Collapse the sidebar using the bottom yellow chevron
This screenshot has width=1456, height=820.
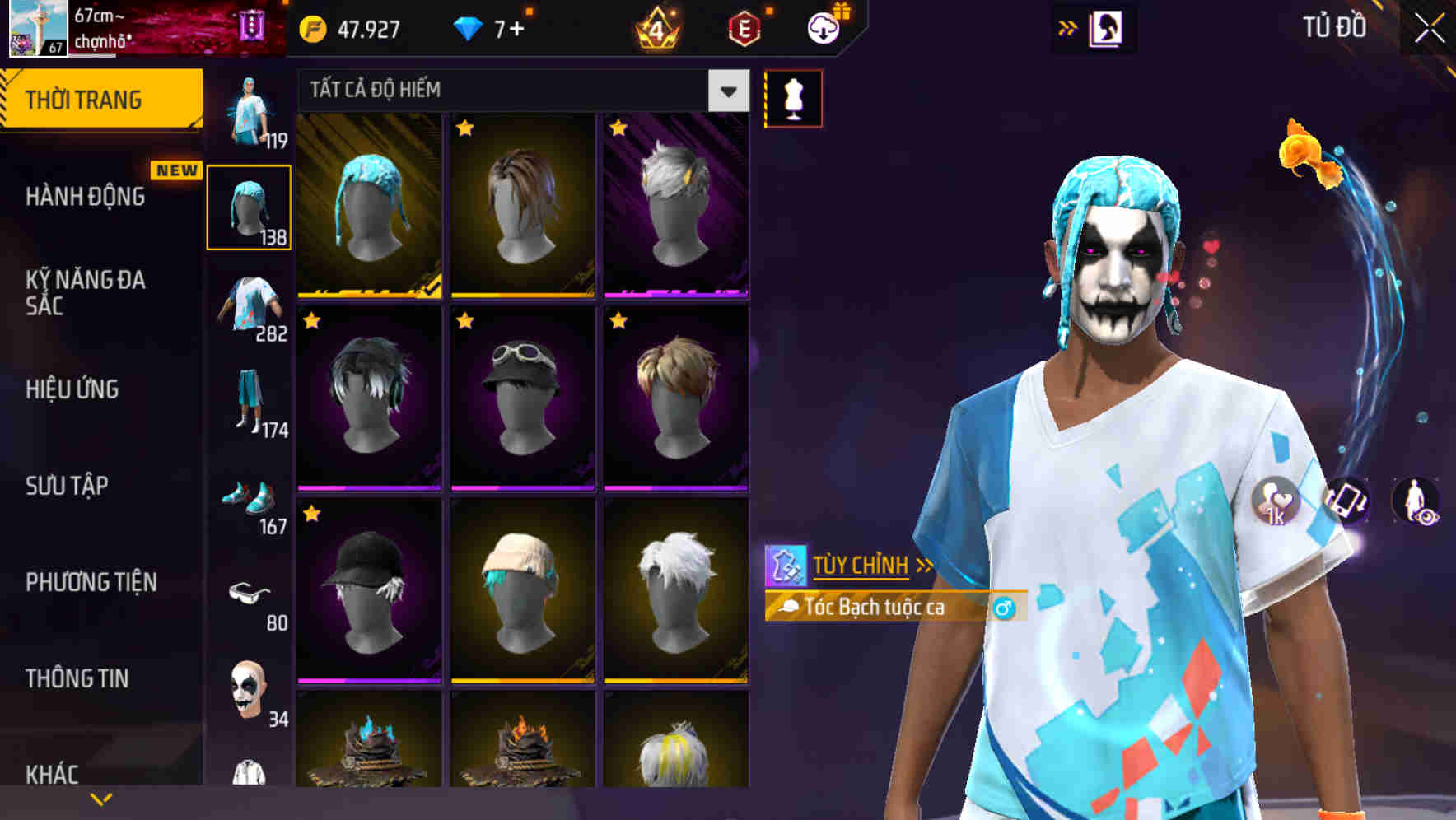tap(101, 798)
